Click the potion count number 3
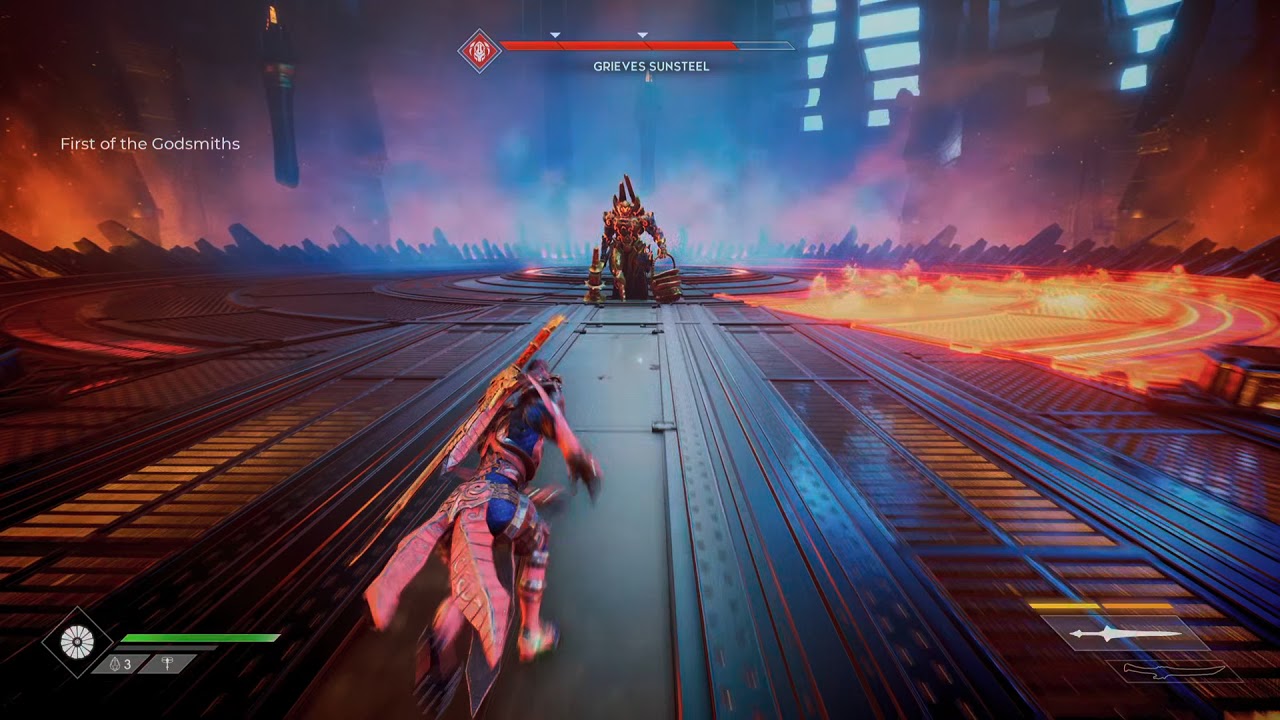The image size is (1280, 720). tap(128, 664)
